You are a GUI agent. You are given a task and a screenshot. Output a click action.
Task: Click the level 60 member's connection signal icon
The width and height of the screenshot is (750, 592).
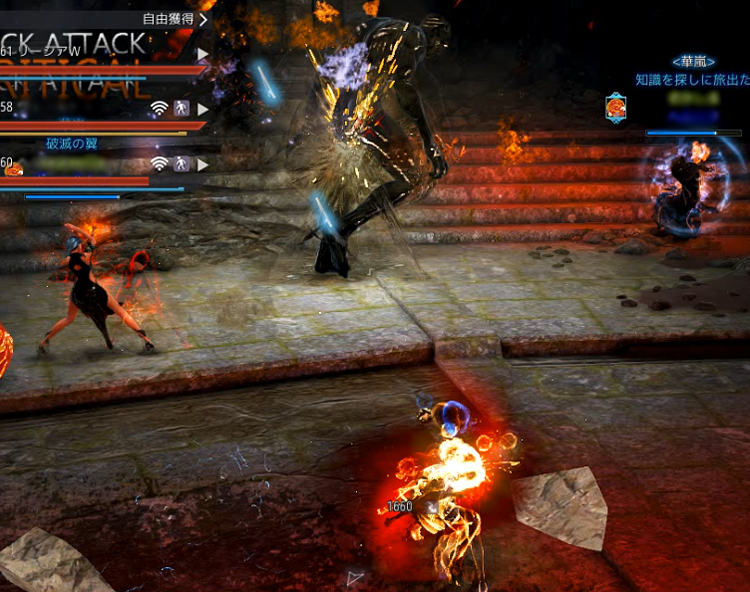click(159, 163)
